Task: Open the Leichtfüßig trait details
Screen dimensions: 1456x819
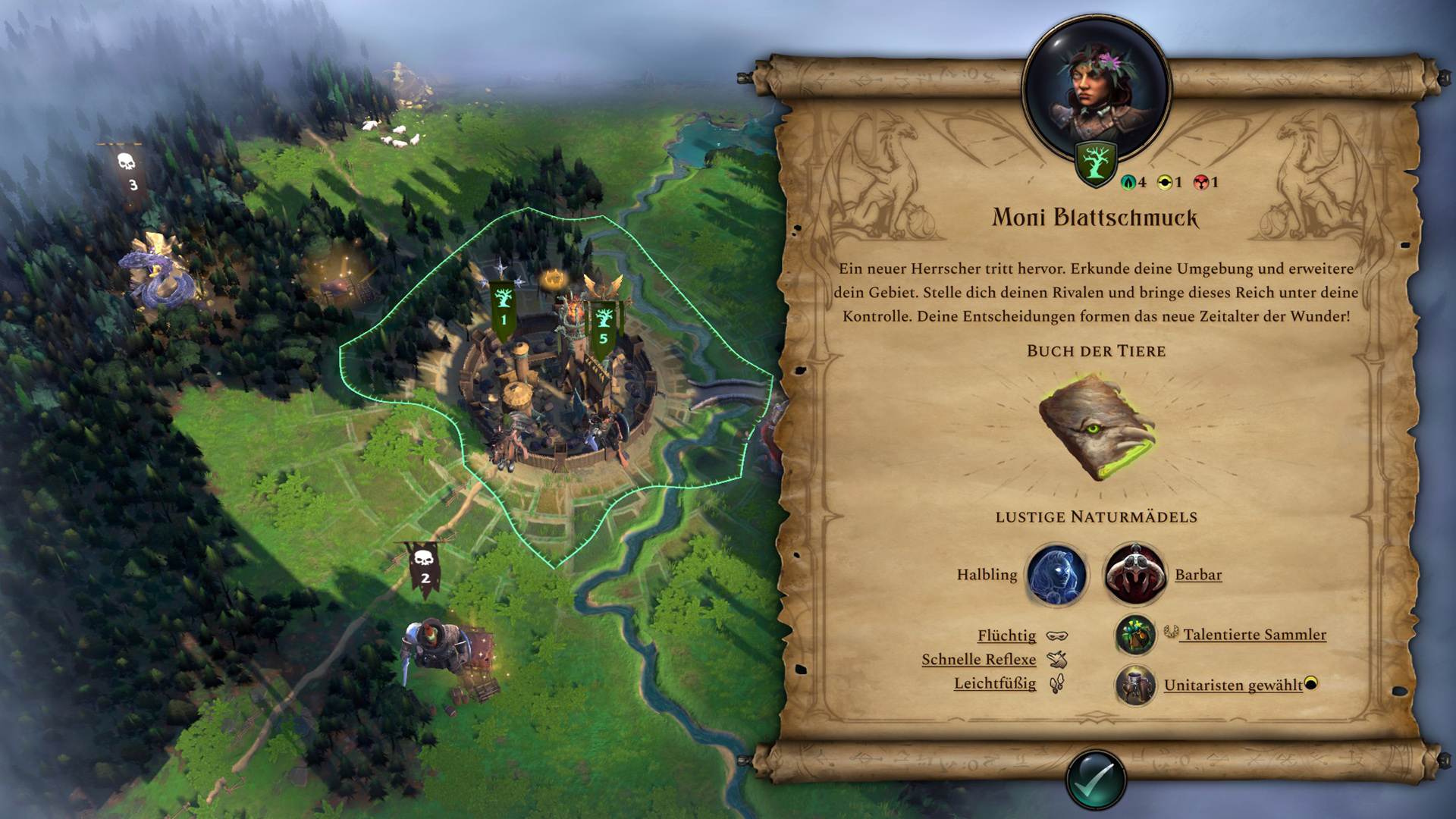Action: coord(994,684)
